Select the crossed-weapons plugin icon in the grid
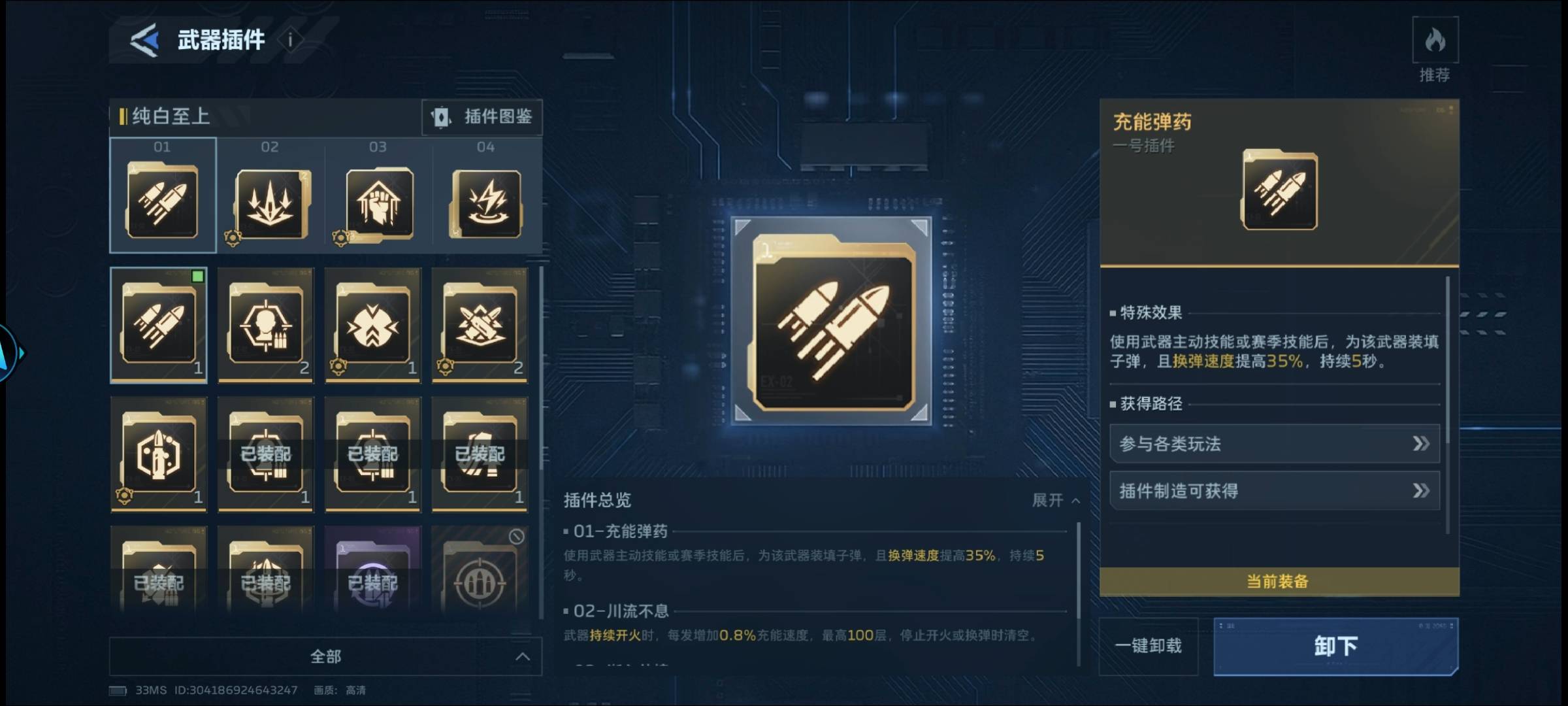The image size is (1568, 706). pyautogui.click(x=480, y=324)
